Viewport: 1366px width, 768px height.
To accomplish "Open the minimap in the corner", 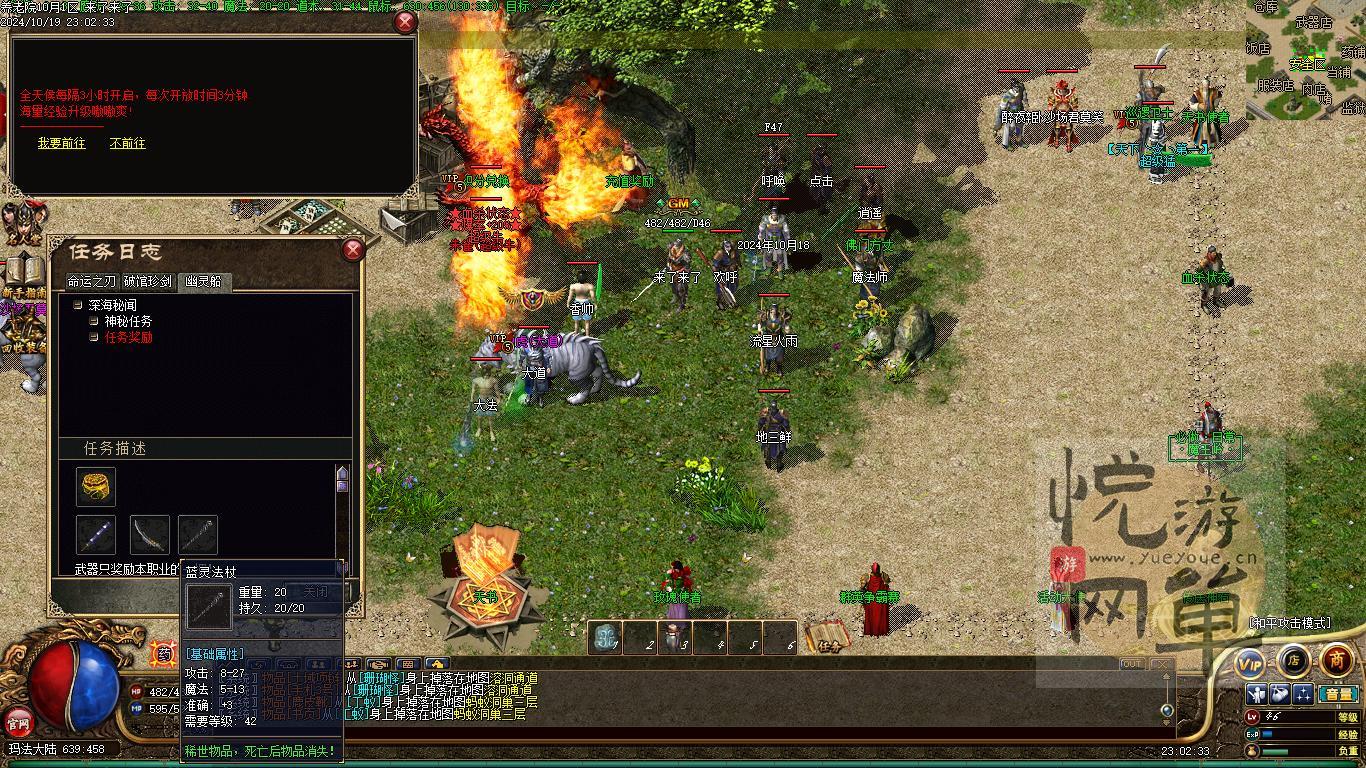I will (x=1305, y=58).
